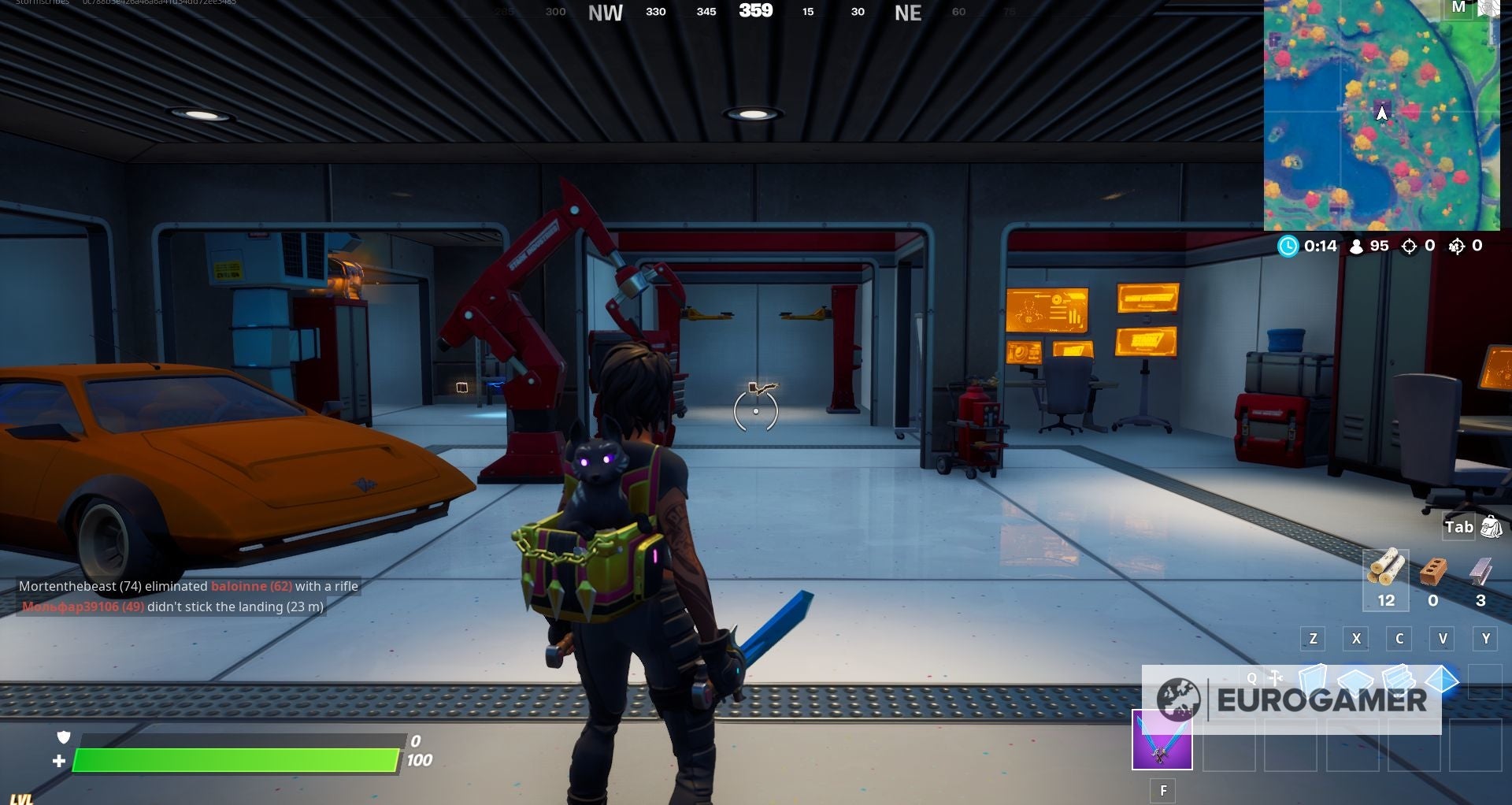Click the green health bar
Screen dimensions: 1512x805
[236, 760]
